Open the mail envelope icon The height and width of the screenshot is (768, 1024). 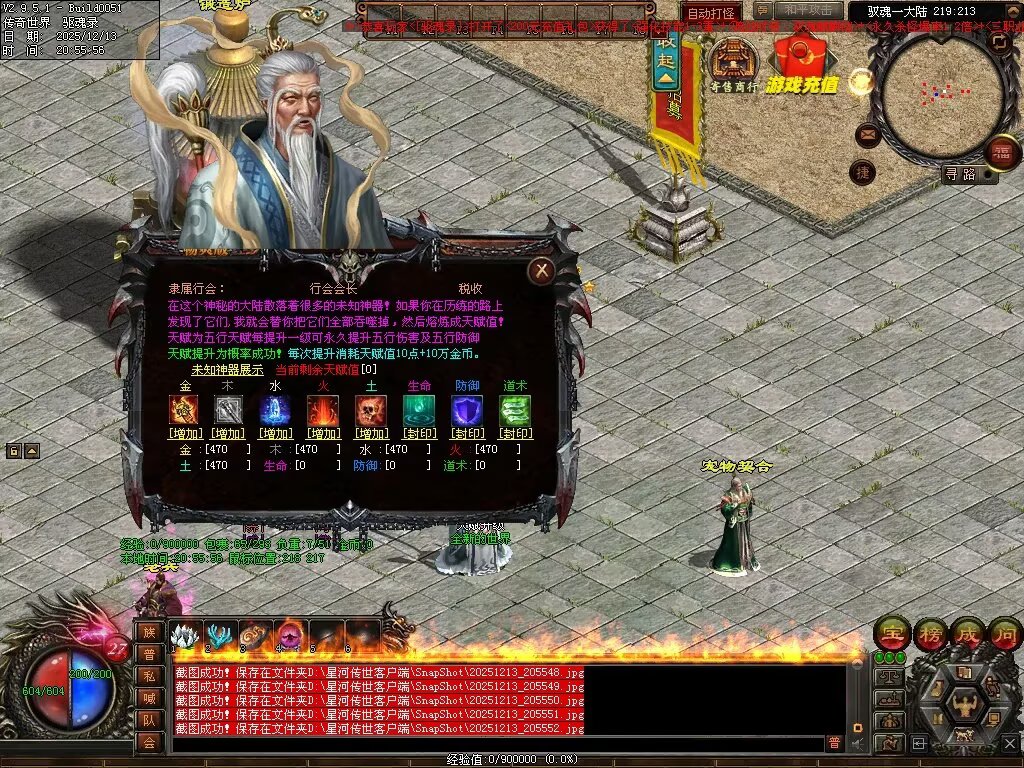[867, 135]
